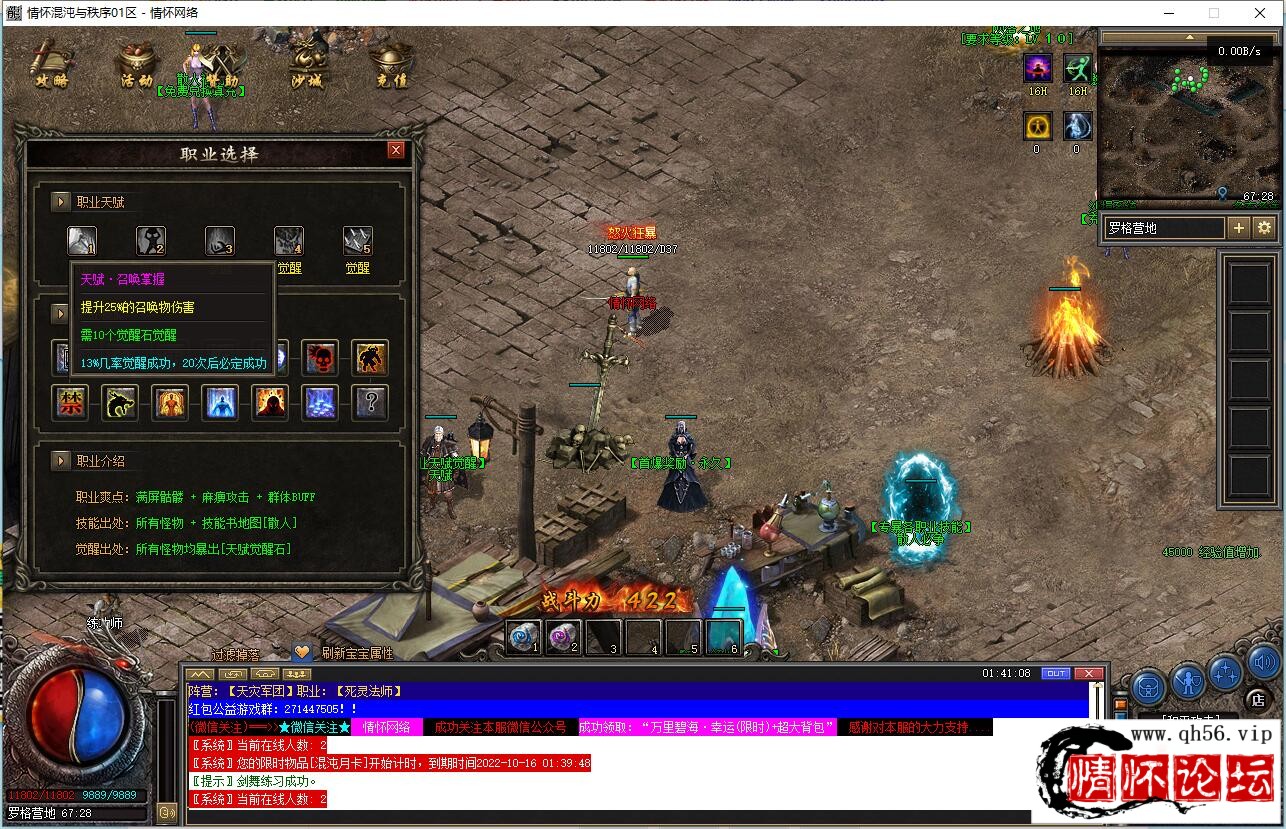Choose talent icon number 5 with 觉醒 label
Screen dimensions: 1286x829
click(357, 241)
